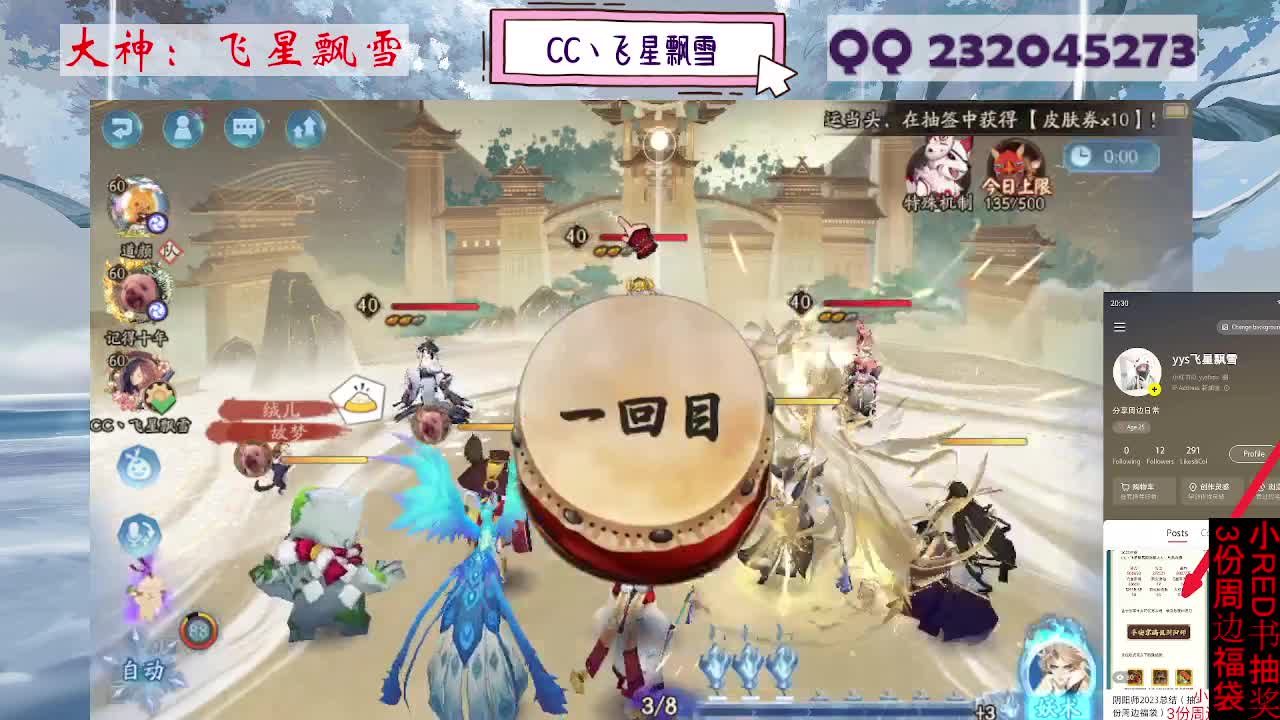Image resolution: width=1280 pixels, height=720 pixels.
Task: Open the friends panel icon at top
Action: click(183, 129)
